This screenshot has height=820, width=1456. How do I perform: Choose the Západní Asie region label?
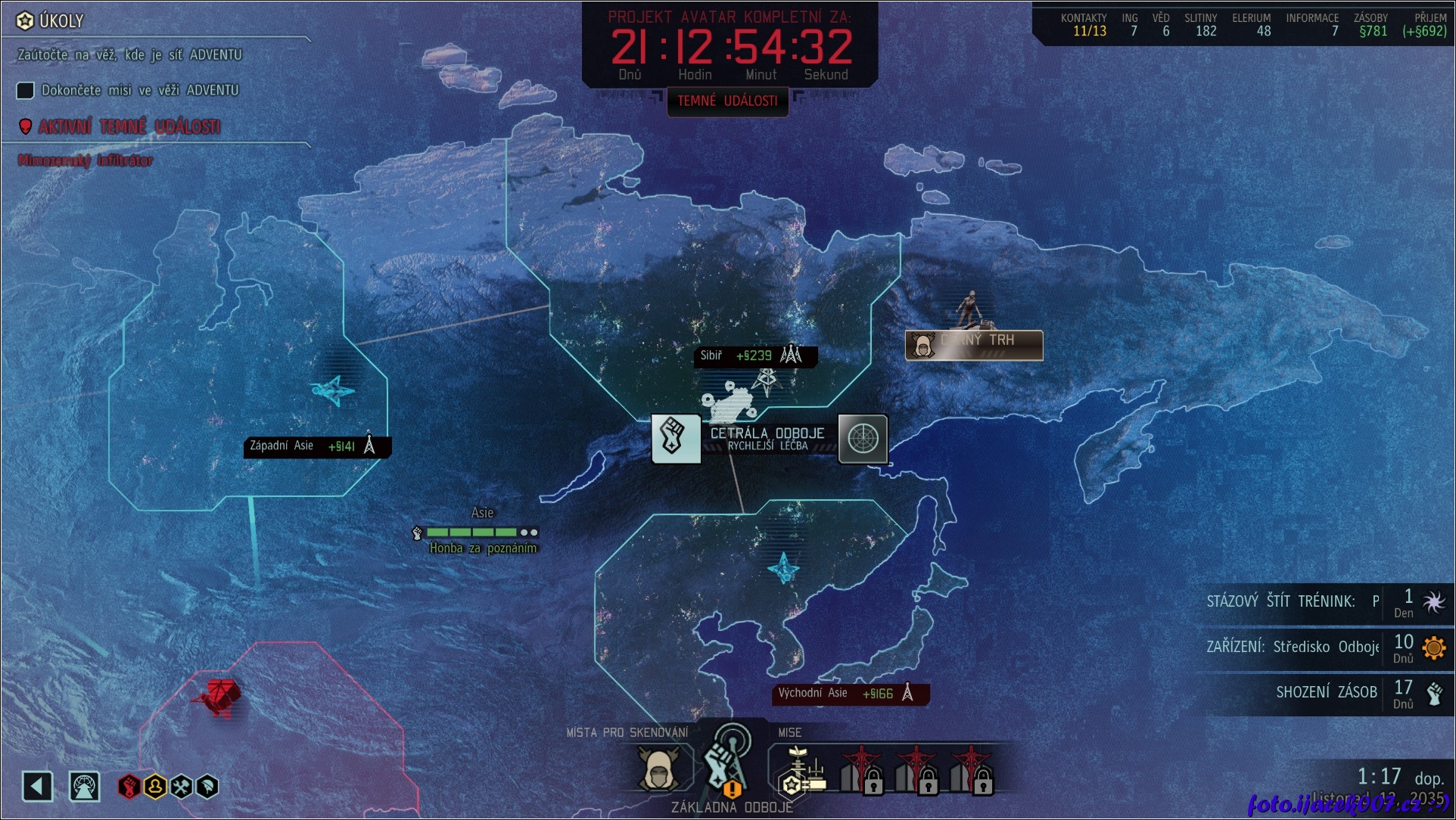pos(317,446)
